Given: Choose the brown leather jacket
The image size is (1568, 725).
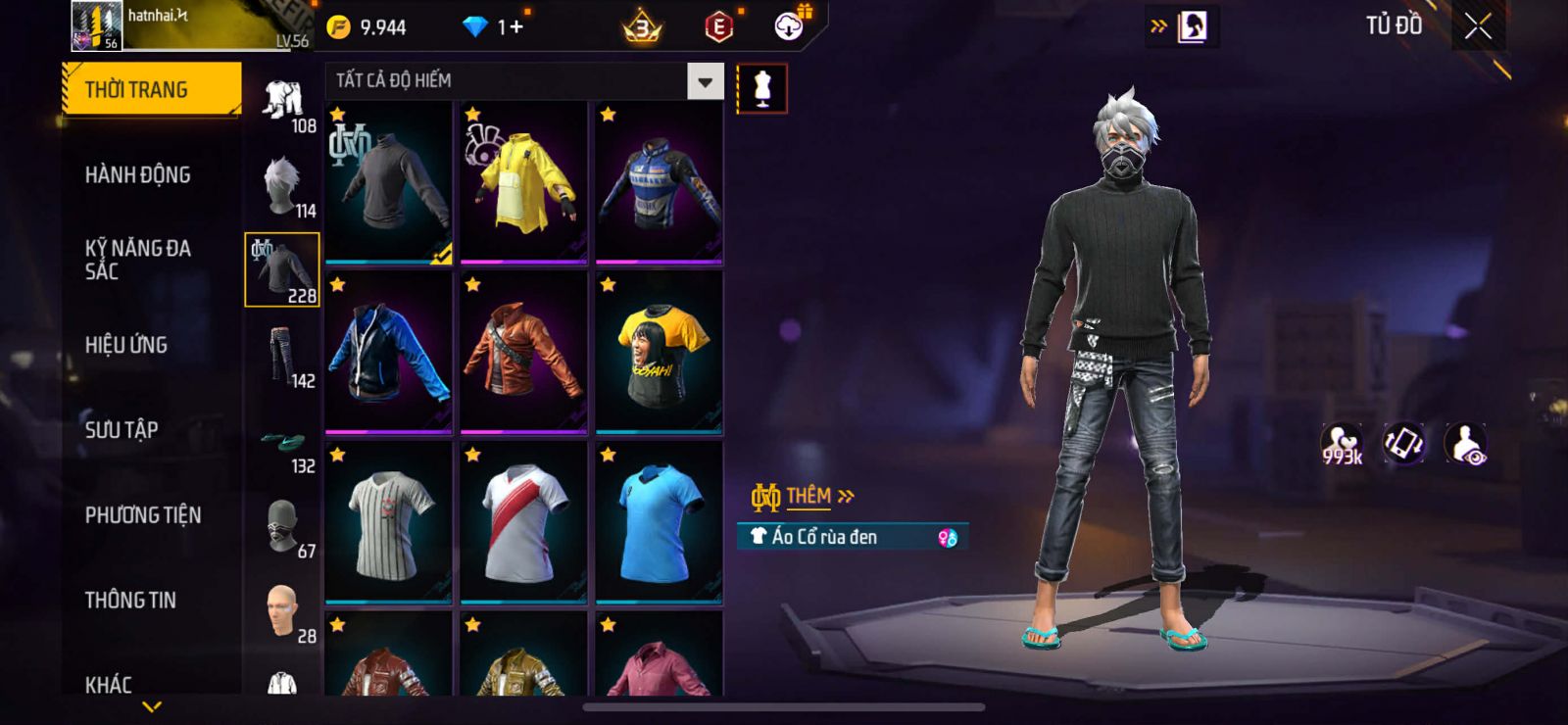Looking at the screenshot, I should [523, 353].
